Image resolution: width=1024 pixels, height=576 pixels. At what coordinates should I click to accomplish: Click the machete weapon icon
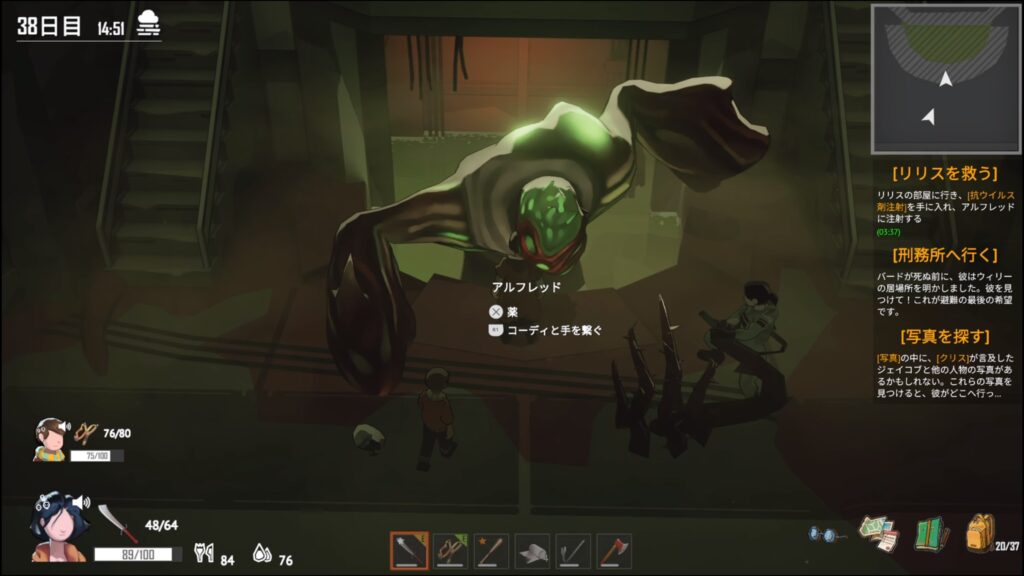pyautogui.click(x=116, y=522)
